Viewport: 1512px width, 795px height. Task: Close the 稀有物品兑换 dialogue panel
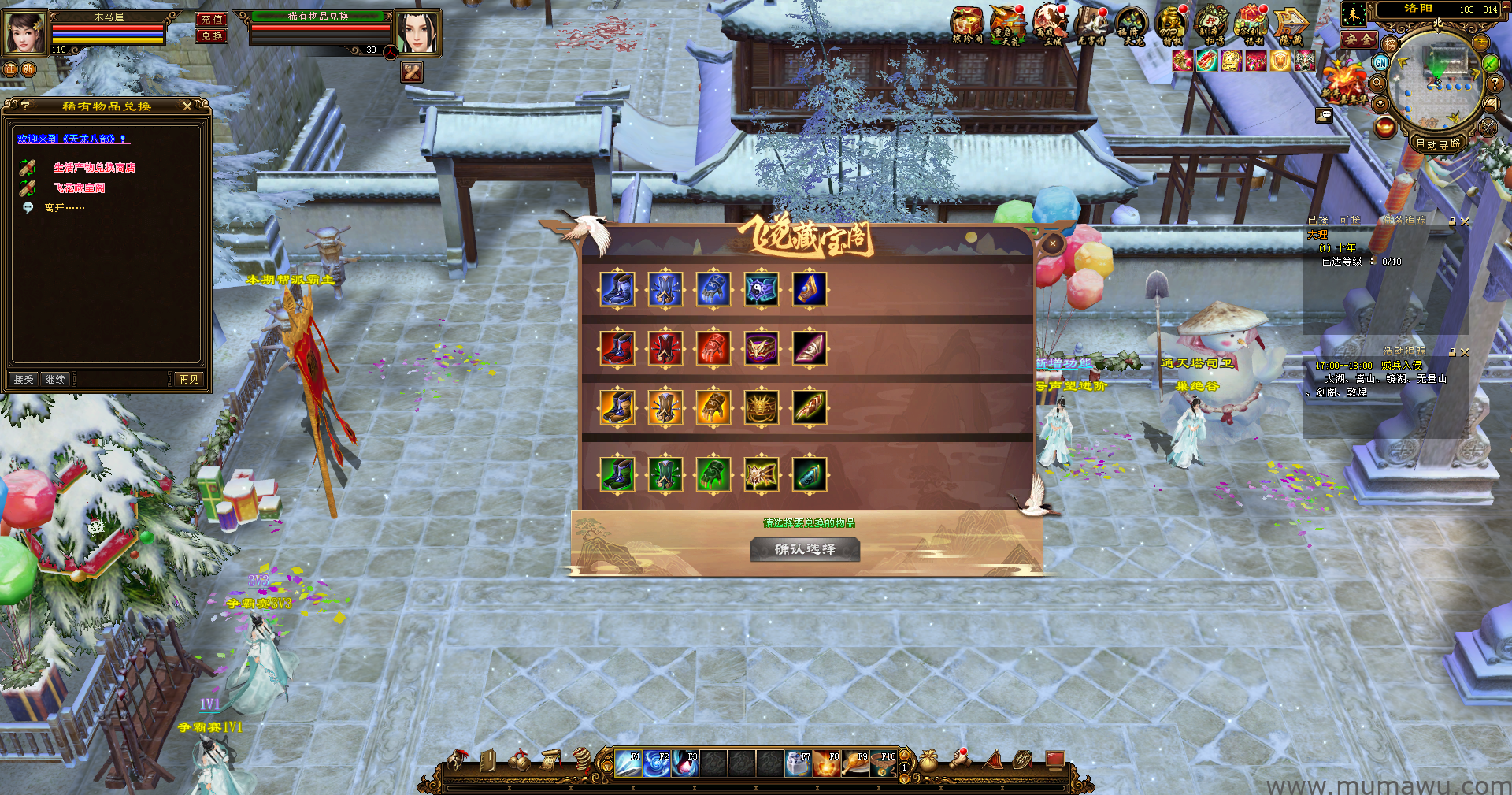point(187,106)
